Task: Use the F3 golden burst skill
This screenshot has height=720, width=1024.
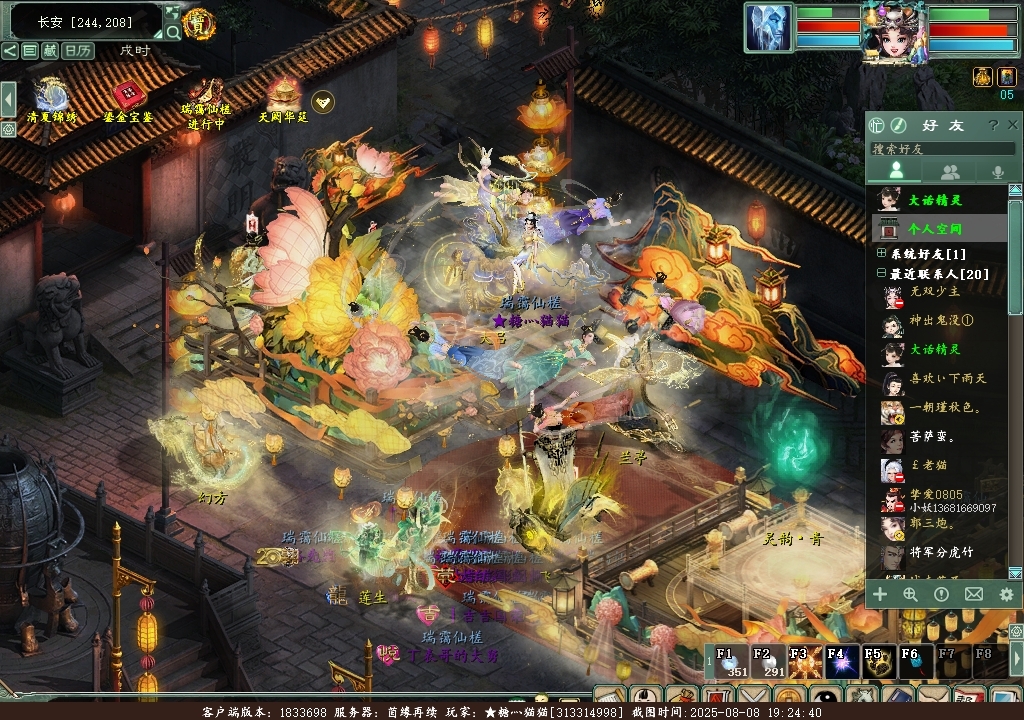Action: [x=800, y=663]
